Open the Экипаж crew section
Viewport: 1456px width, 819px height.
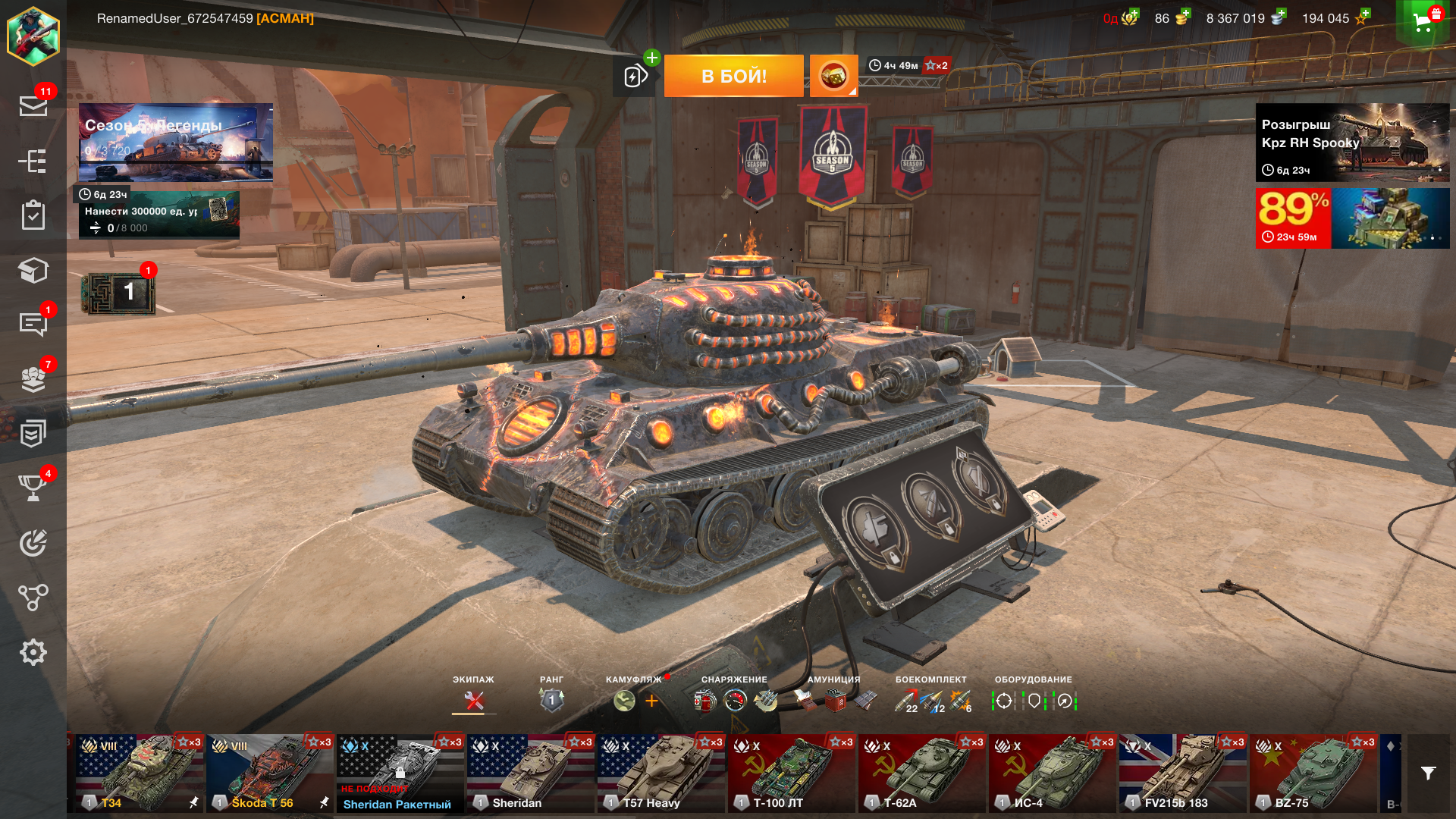(x=474, y=699)
